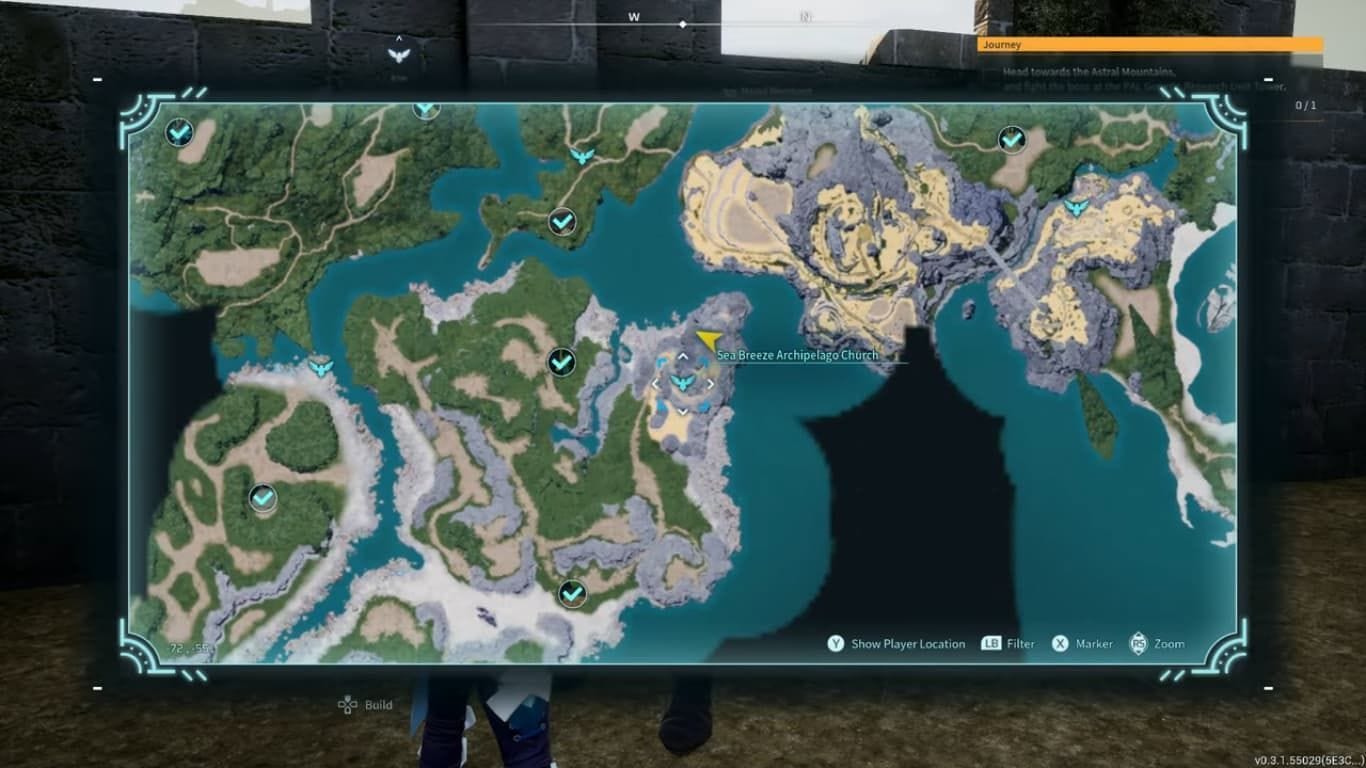The image size is (1366, 768).
Task: Select the Sea Breeze Archipelago fast travel statue
Action: [x=683, y=381]
